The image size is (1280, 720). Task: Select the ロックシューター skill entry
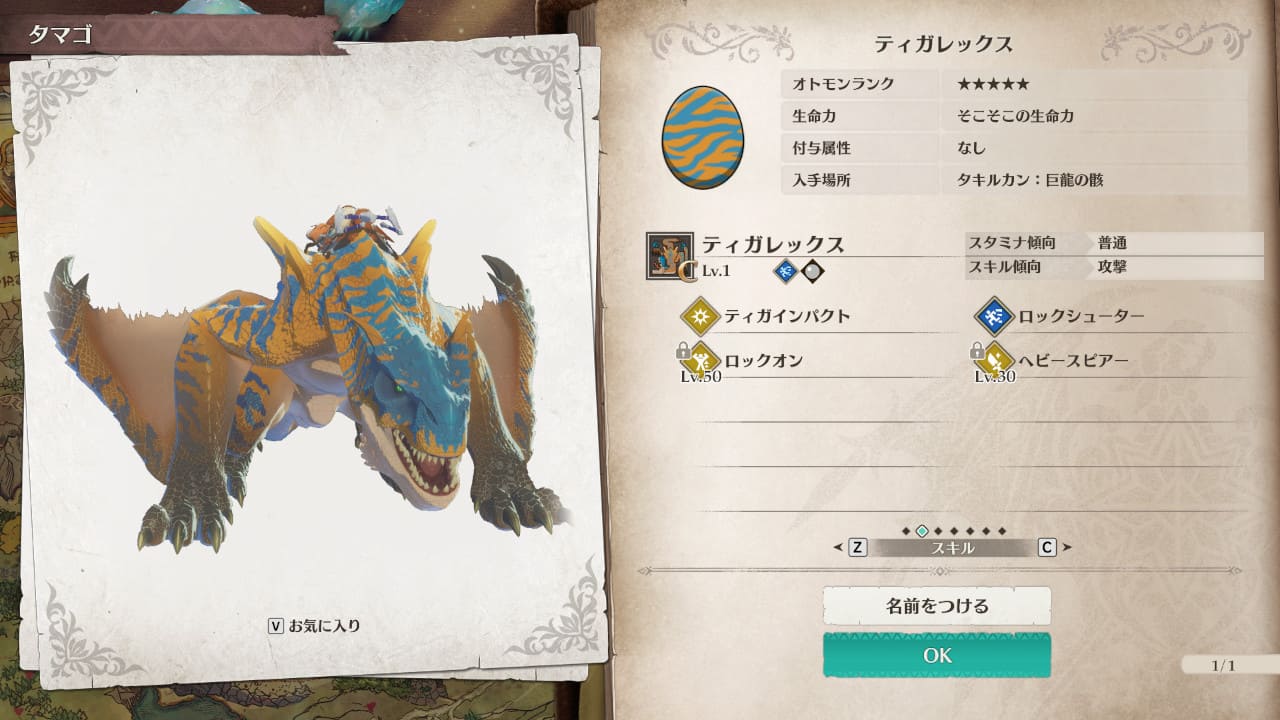[x=1081, y=317]
